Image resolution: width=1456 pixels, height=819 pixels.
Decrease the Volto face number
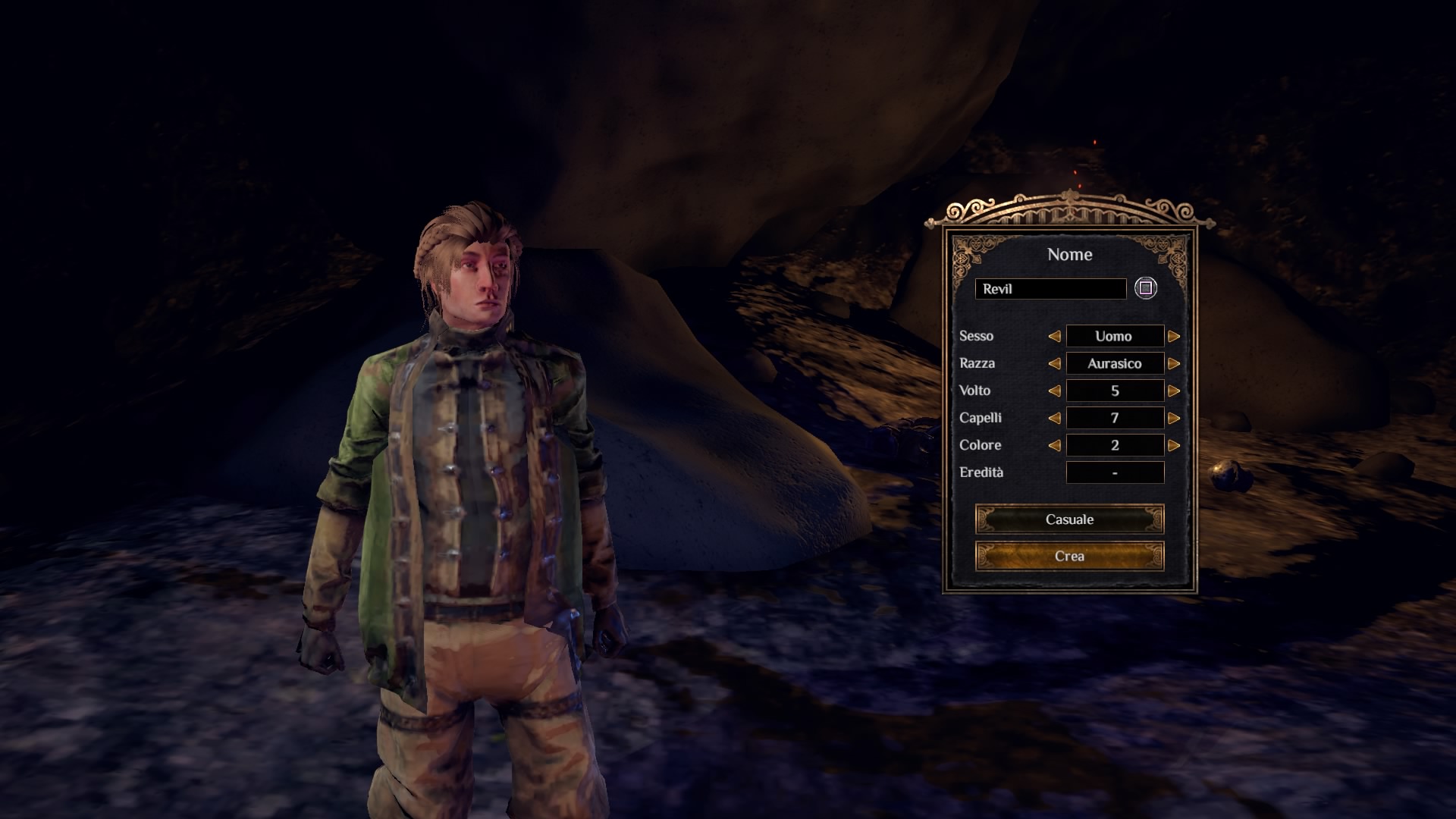(x=1054, y=391)
